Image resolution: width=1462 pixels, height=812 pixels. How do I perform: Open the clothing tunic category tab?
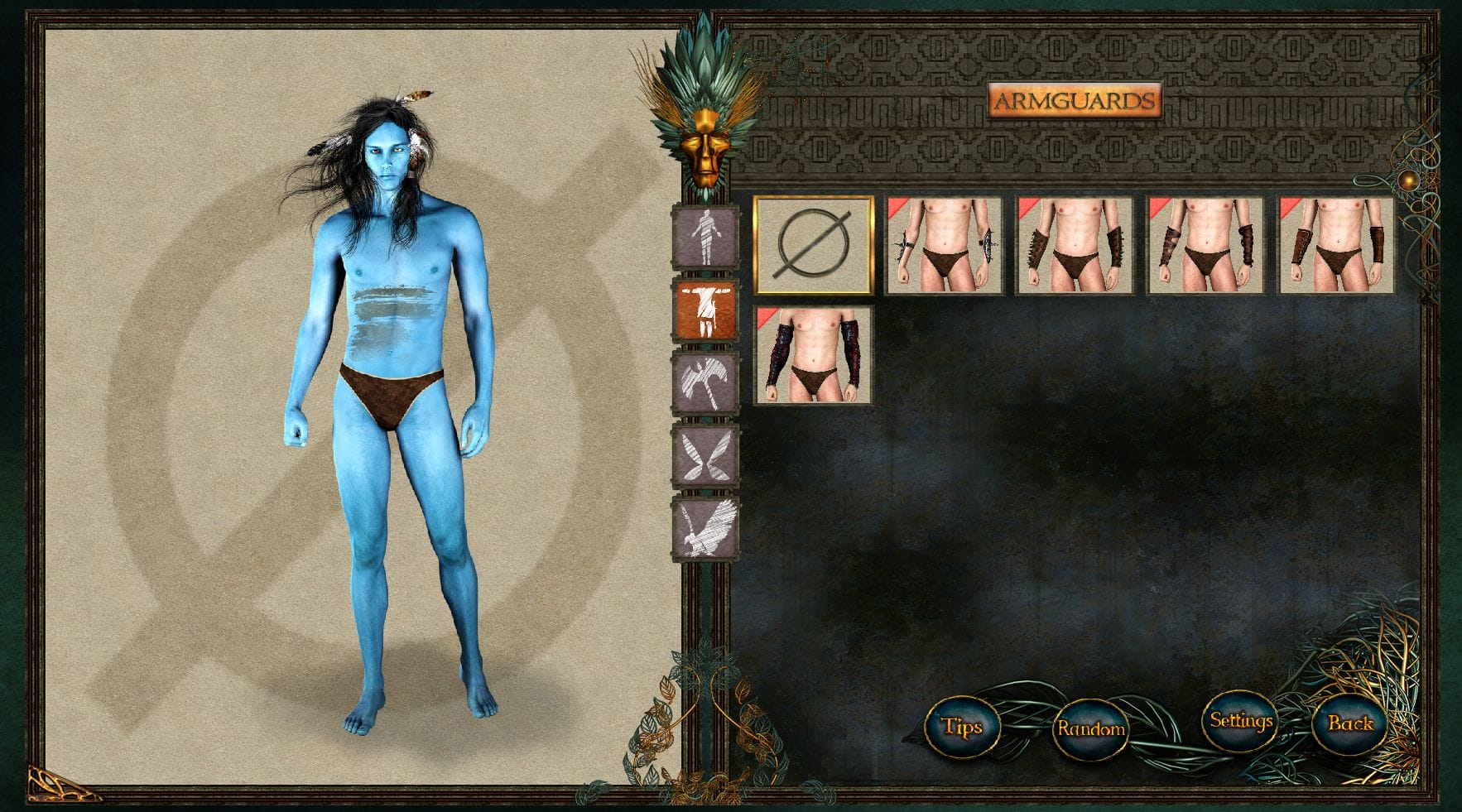(x=705, y=310)
